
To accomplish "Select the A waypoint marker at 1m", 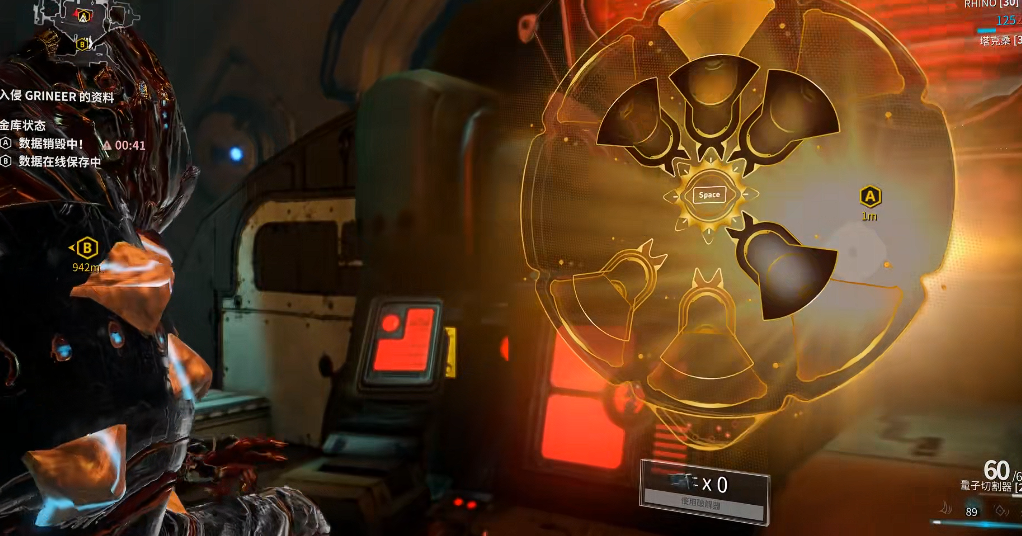I will (x=869, y=196).
